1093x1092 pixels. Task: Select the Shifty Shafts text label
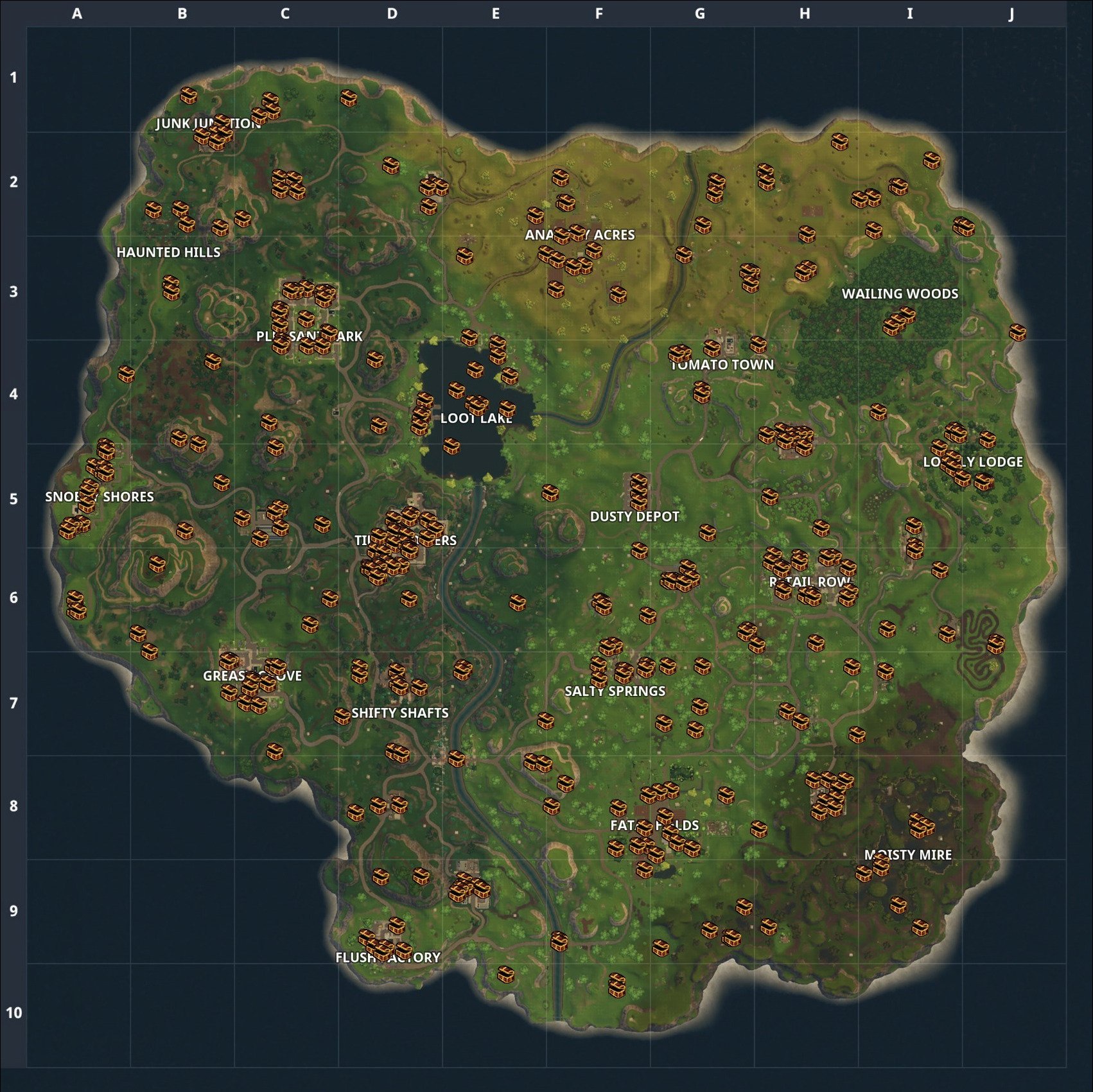(401, 714)
